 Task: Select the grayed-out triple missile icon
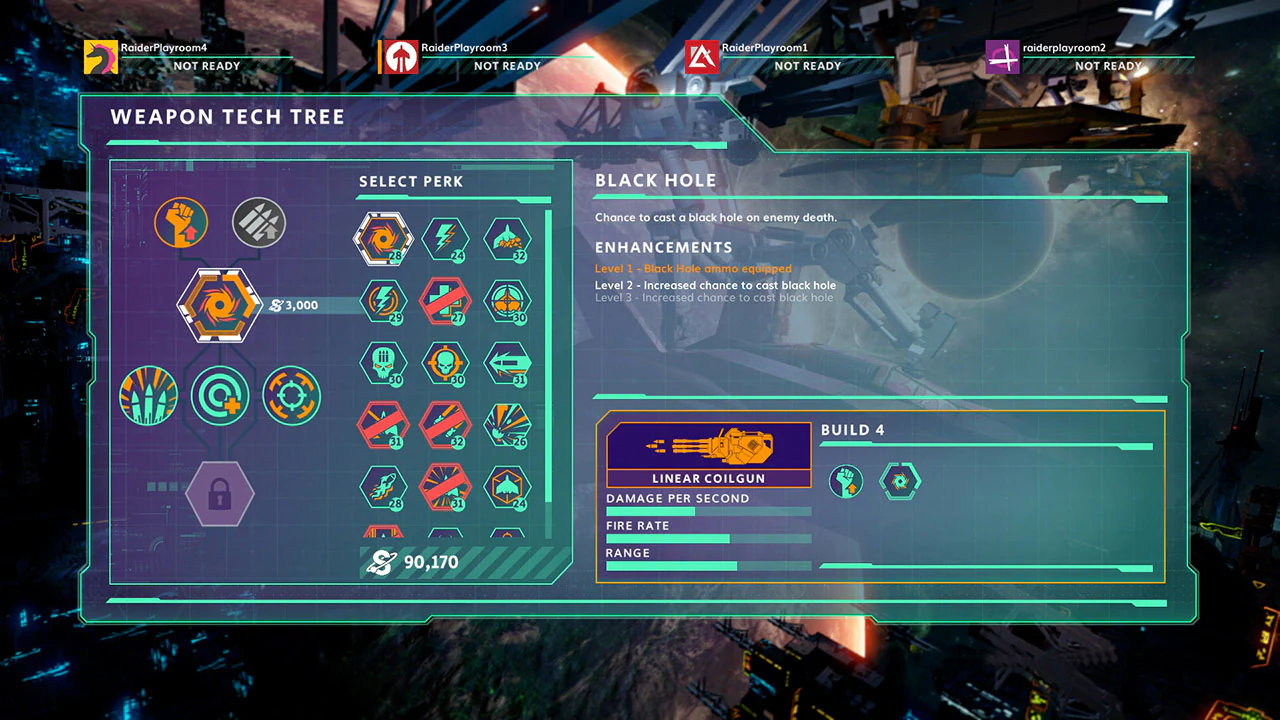[258, 222]
